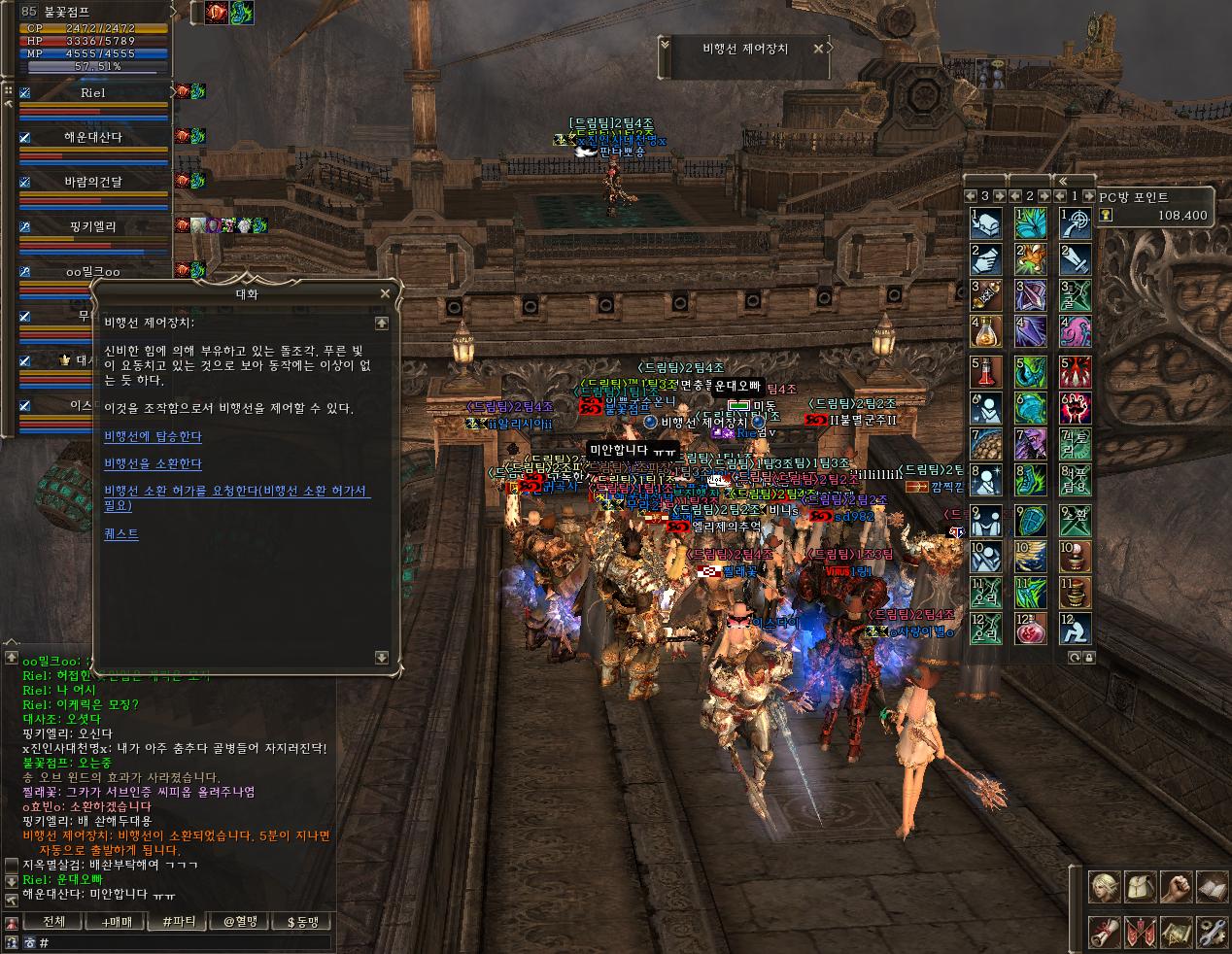Close the 비행선 제어장치 target window
Image resolution: width=1232 pixels, height=954 pixels.
(x=819, y=48)
